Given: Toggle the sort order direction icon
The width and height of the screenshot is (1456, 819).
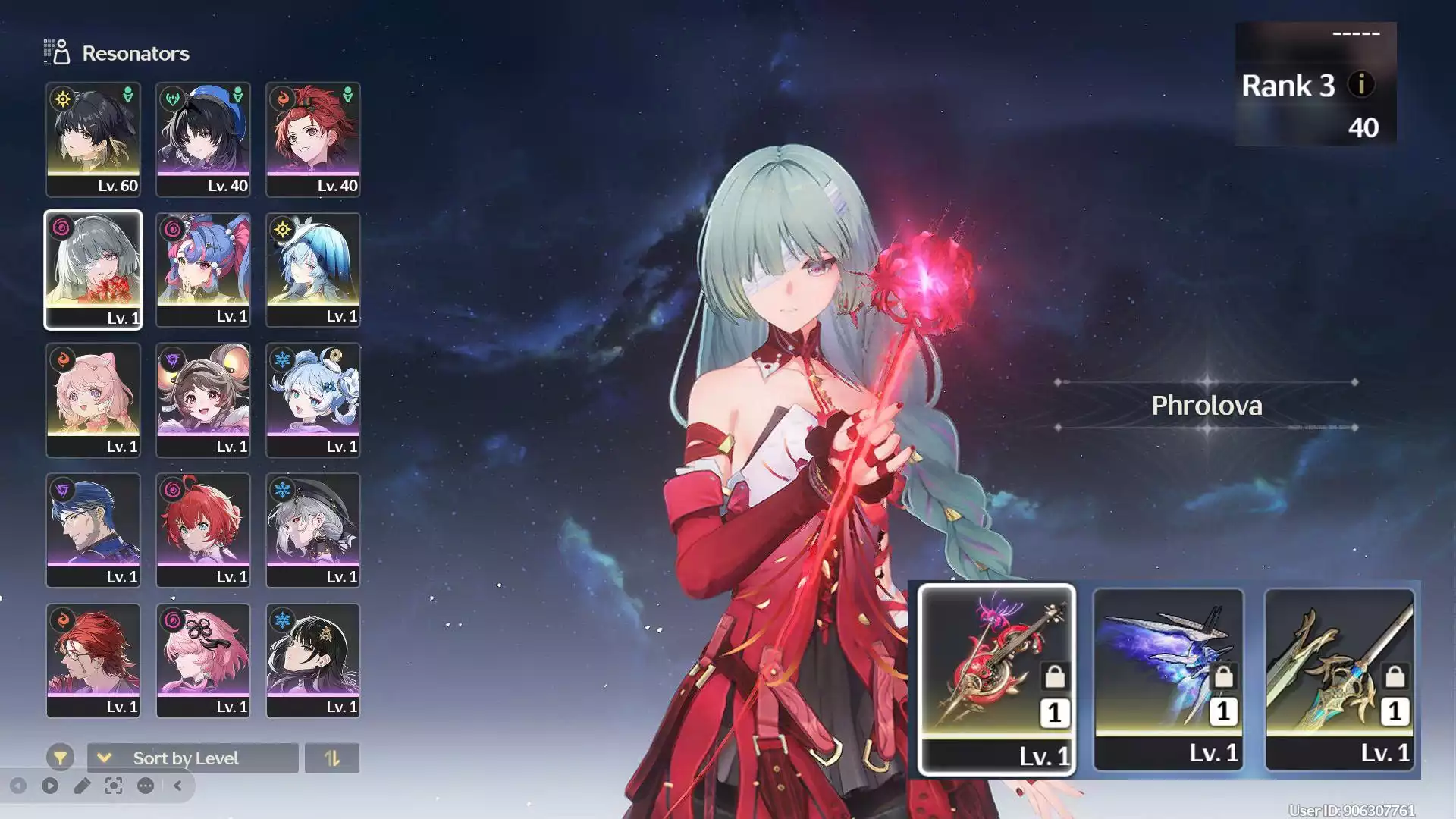Looking at the screenshot, I should click(x=334, y=758).
